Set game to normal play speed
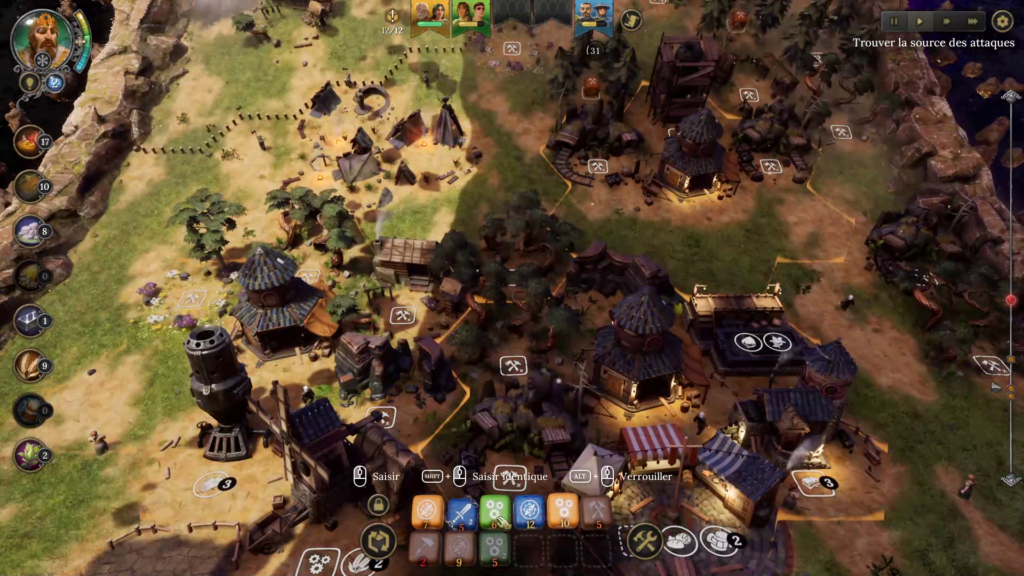 [x=920, y=21]
